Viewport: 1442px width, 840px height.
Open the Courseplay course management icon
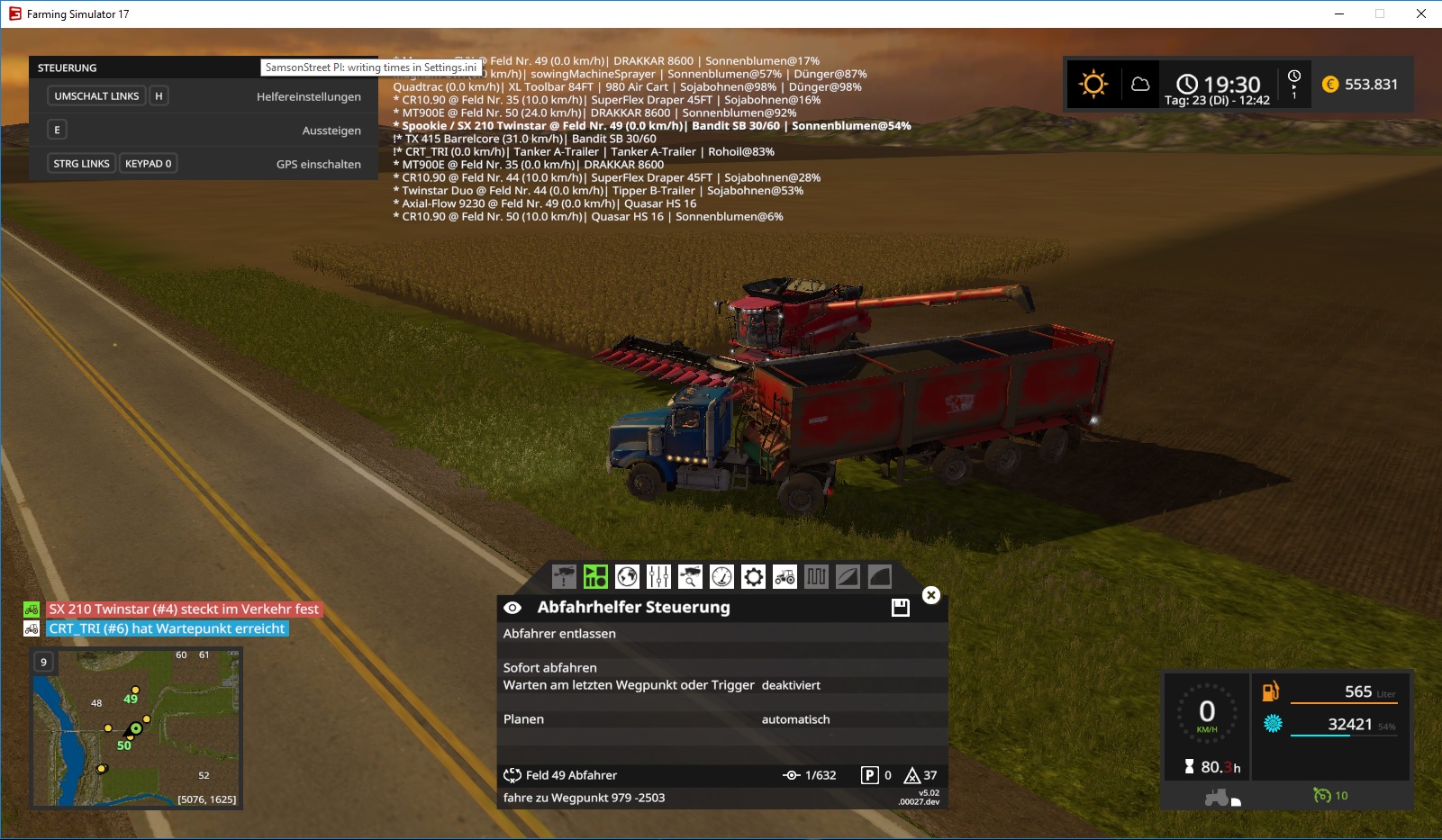[x=847, y=577]
